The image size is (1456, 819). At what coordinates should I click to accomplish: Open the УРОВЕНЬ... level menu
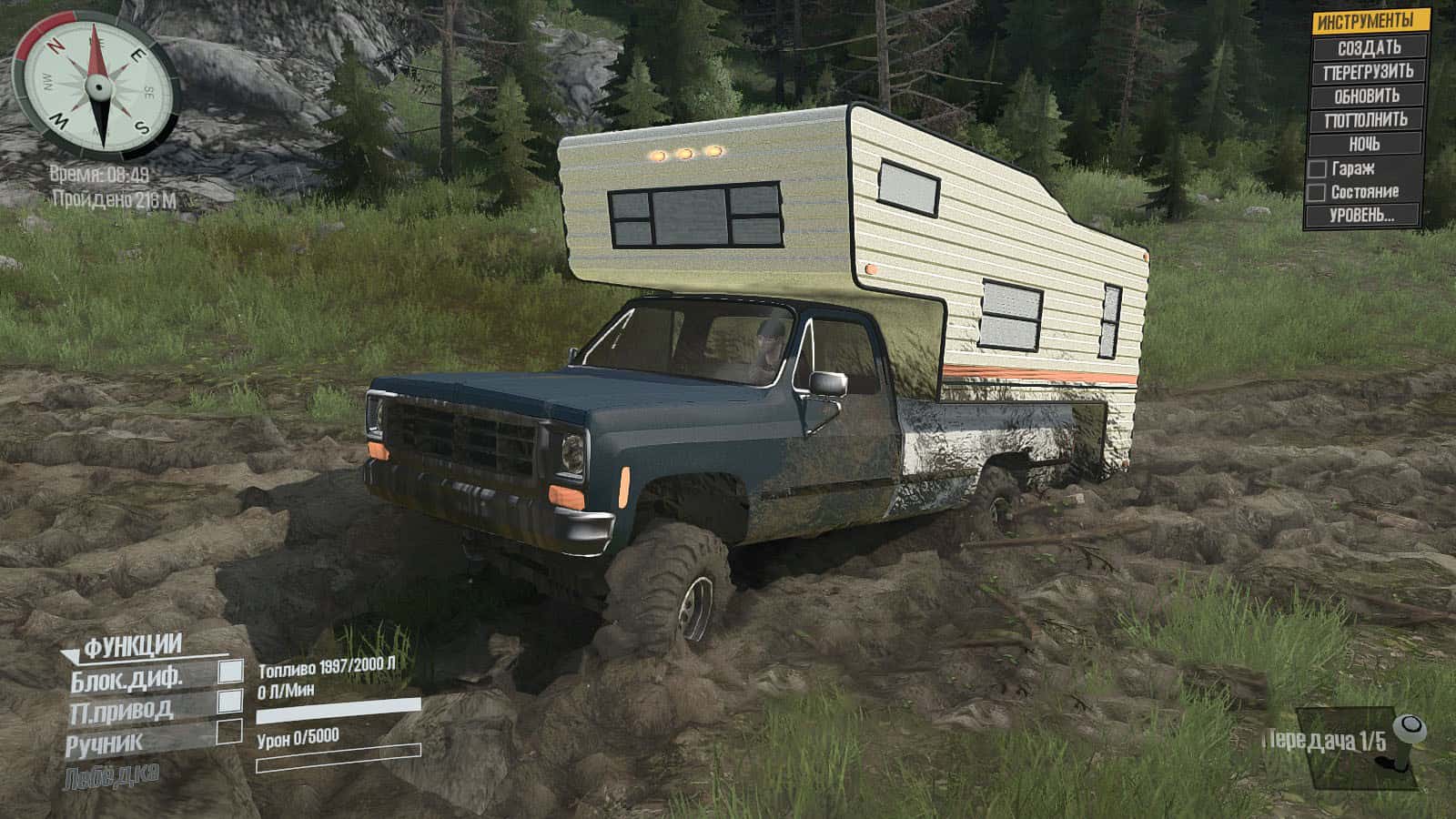[1362, 217]
